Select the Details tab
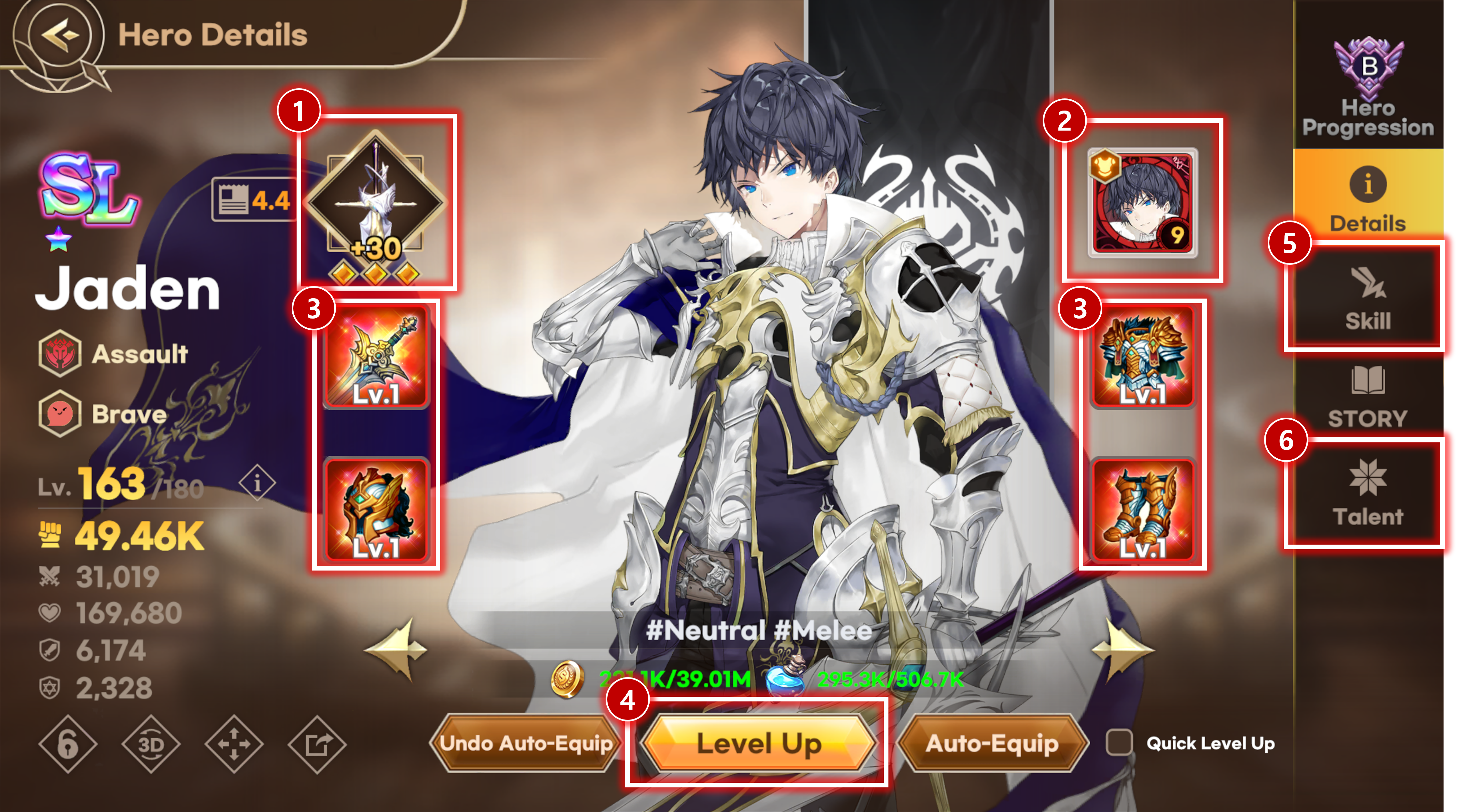The image size is (1457, 812). click(1367, 198)
